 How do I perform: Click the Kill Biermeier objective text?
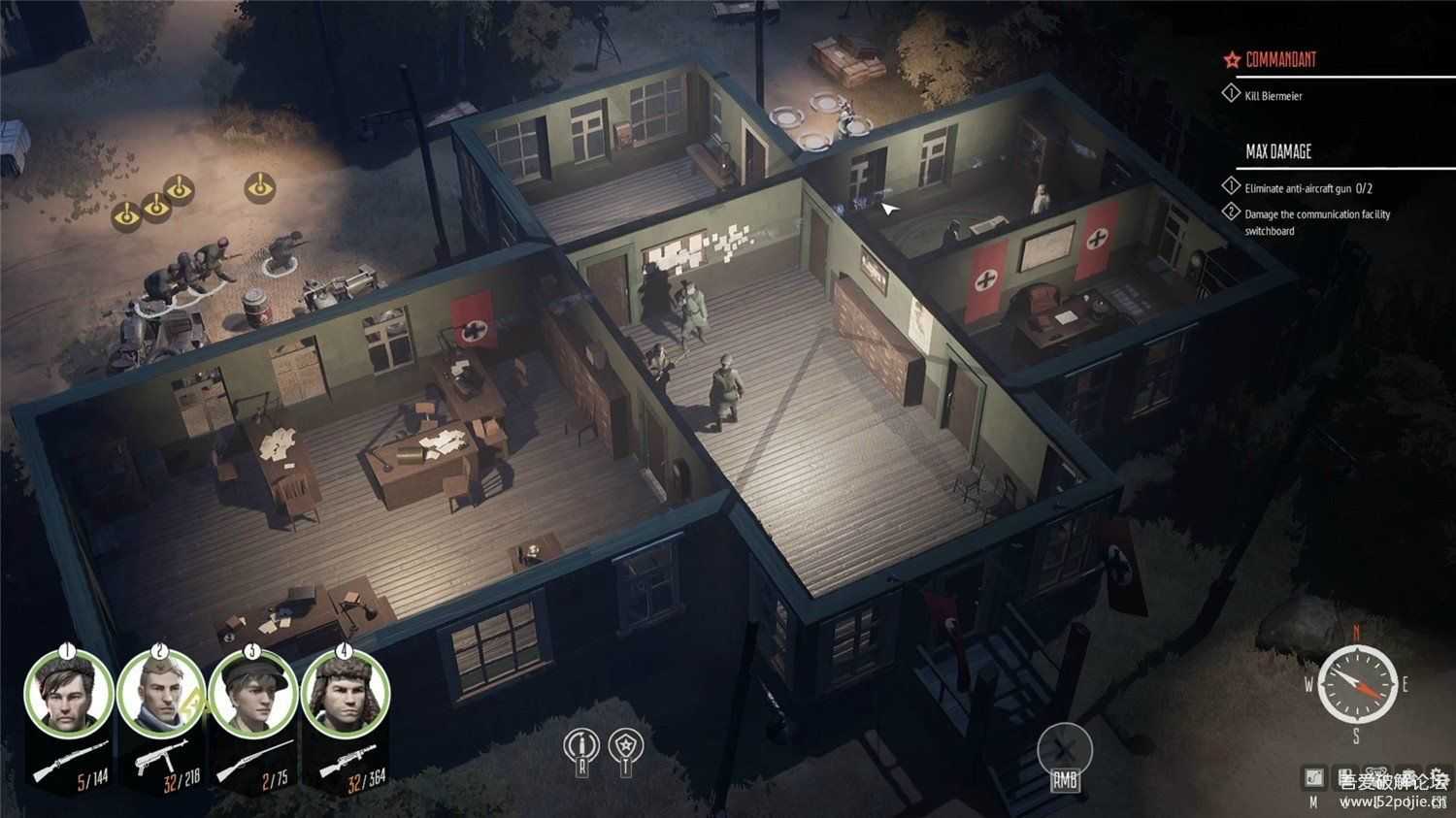[1273, 94]
